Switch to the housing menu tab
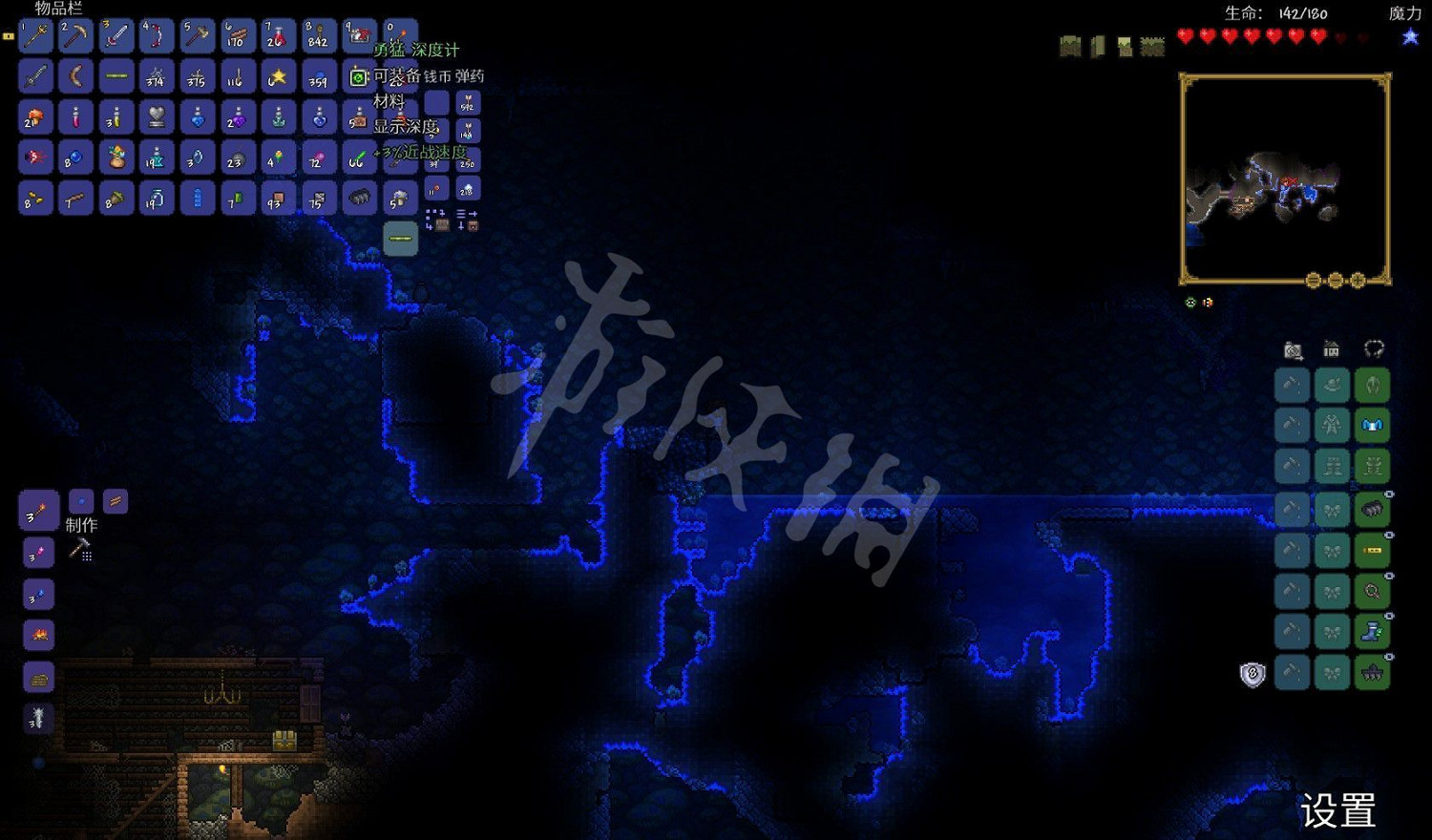 point(1332,350)
